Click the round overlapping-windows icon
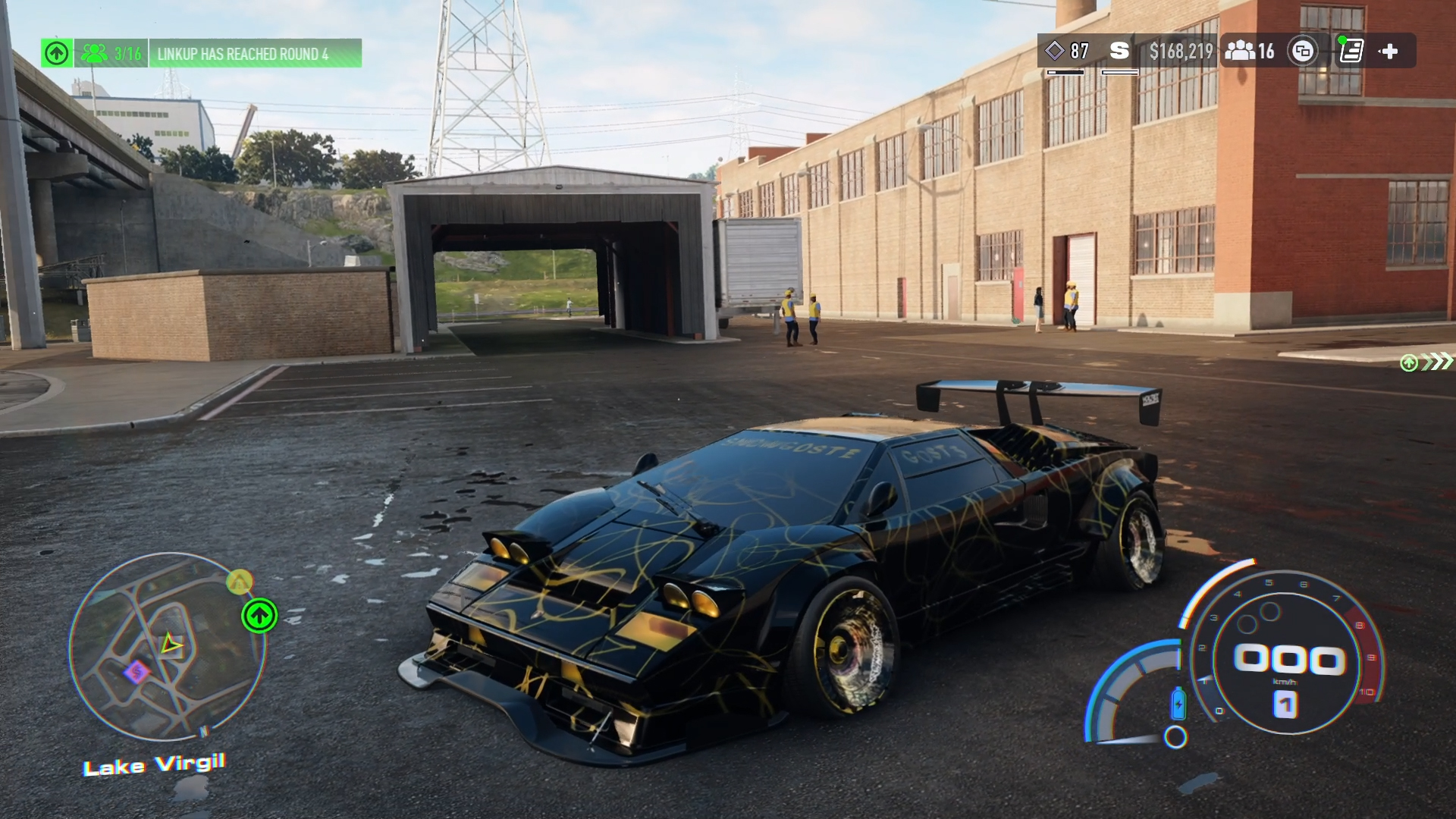This screenshot has width=1456, height=819. coord(1303,51)
